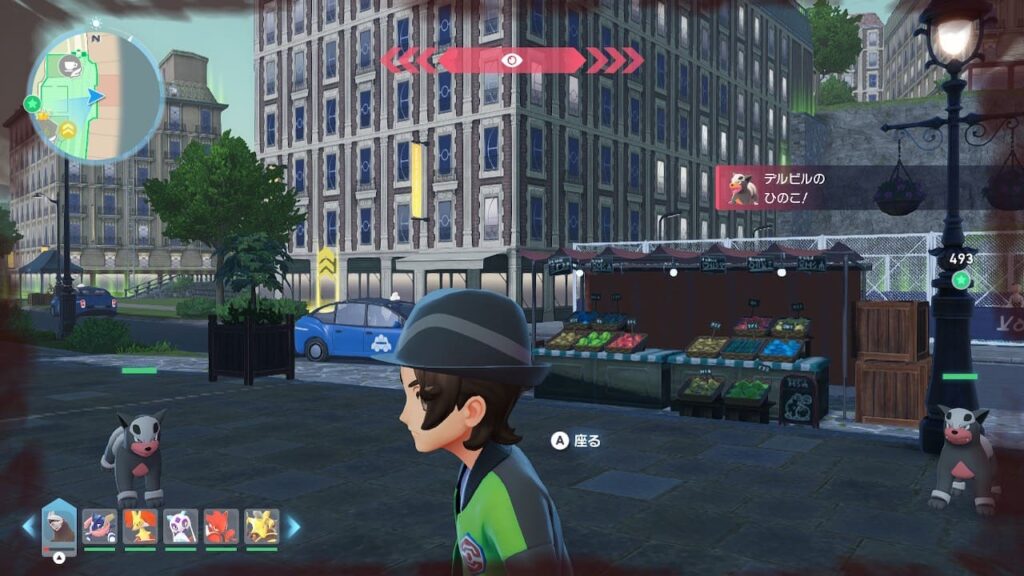The width and height of the screenshot is (1024, 576).
Task: Click the green star waypoint showing 493
Action: pos(961,280)
